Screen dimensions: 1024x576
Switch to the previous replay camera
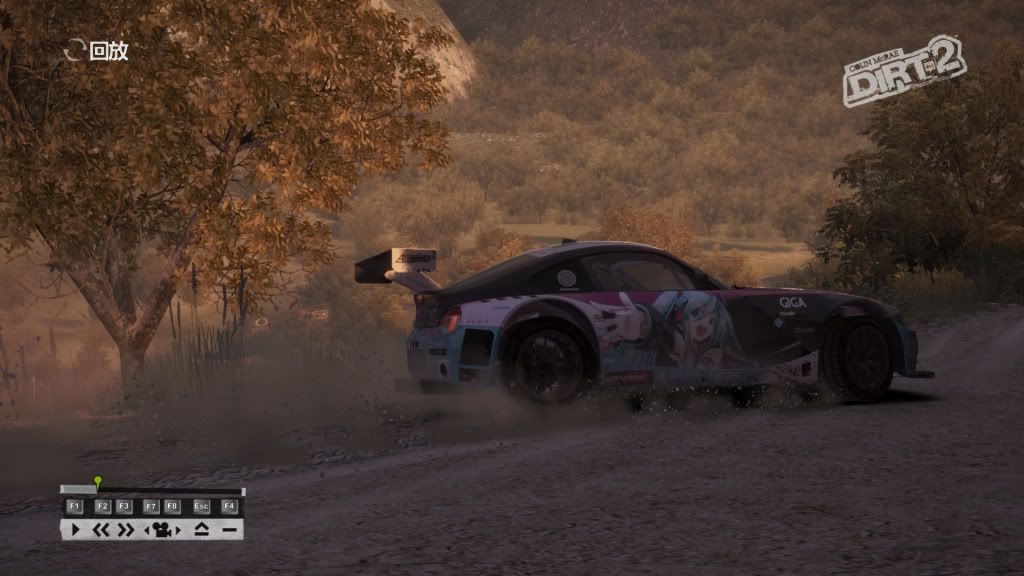(x=148, y=529)
